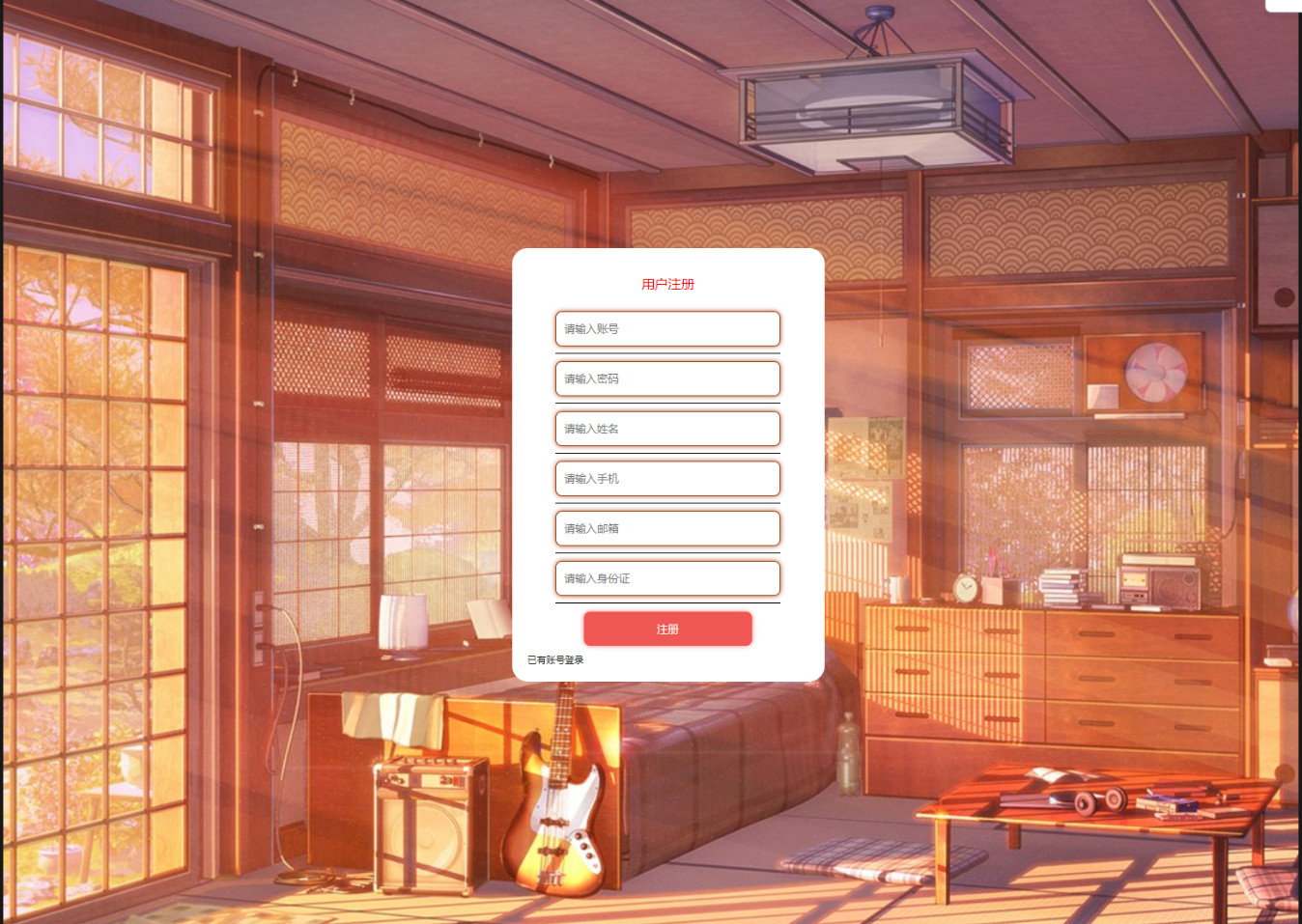This screenshot has width=1302, height=924.
Task: Activate the password entry box
Action: tap(667, 378)
